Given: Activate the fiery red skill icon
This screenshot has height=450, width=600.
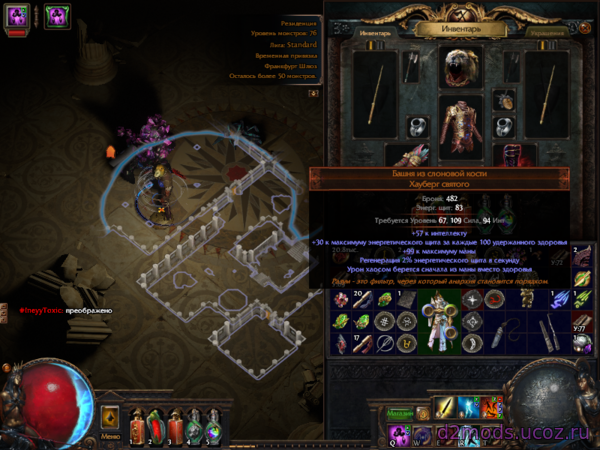Looking at the screenshot, I should (x=490, y=408).
